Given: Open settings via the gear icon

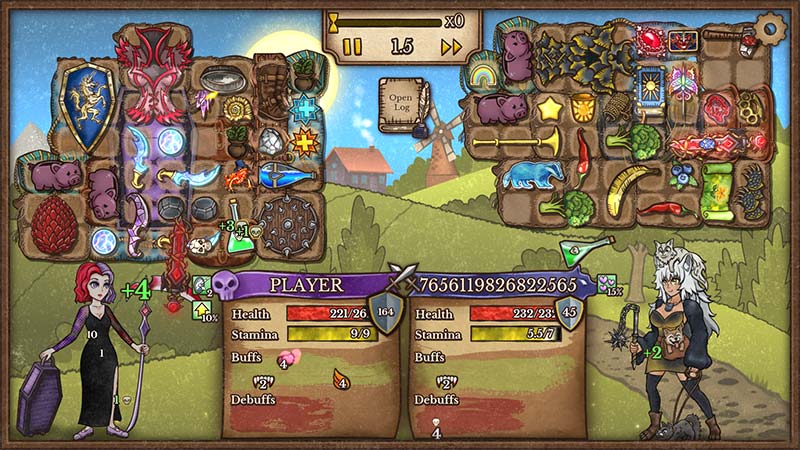Looking at the screenshot, I should coord(771,27).
